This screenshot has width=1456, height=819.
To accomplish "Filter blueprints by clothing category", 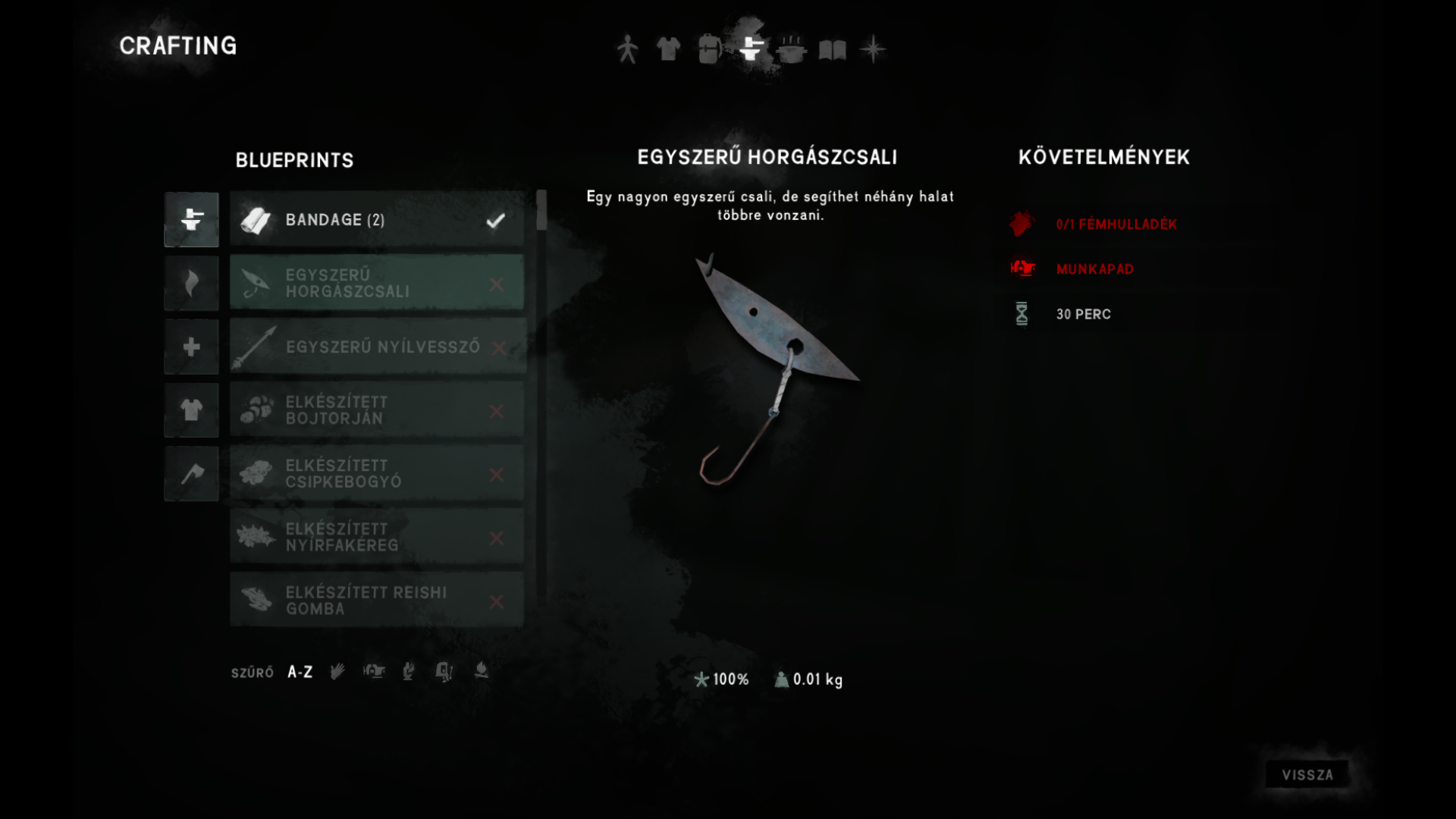I will coord(191,410).
